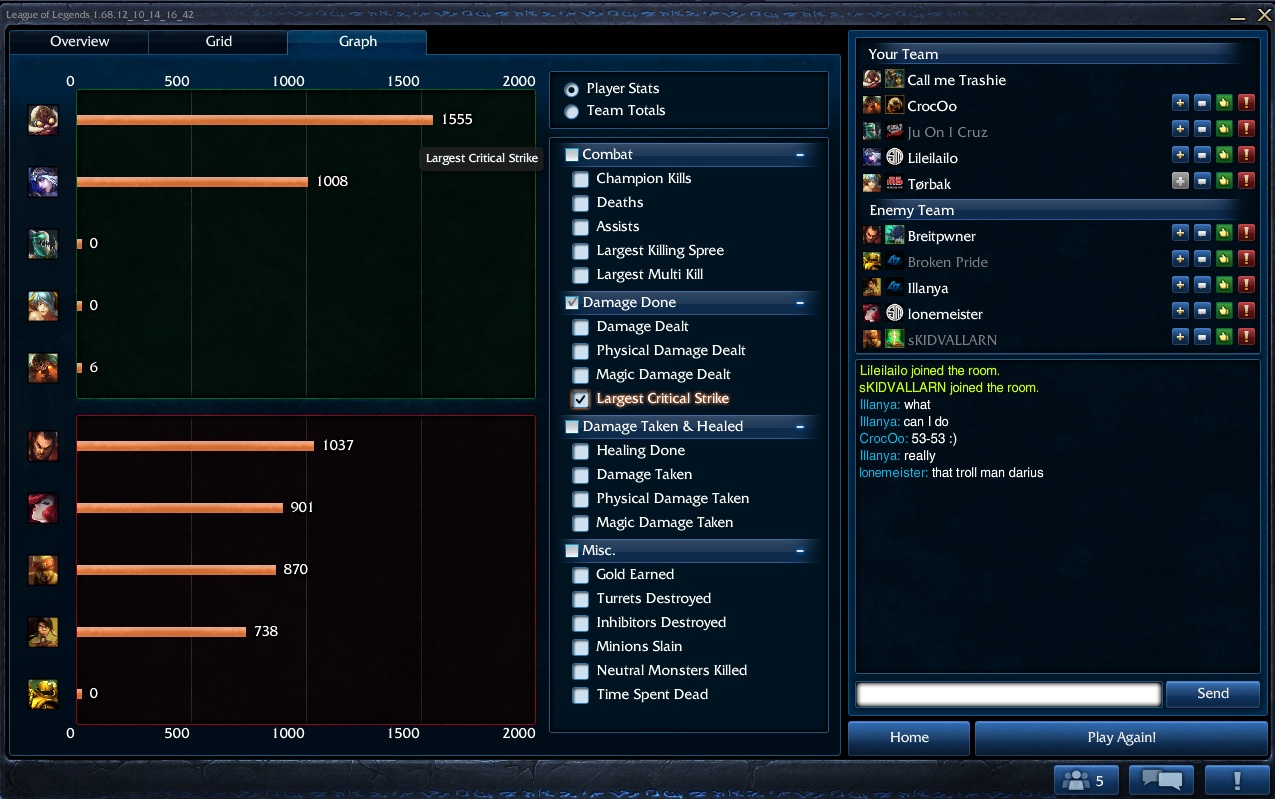Send the chat message

click(x=1212, y=694)
